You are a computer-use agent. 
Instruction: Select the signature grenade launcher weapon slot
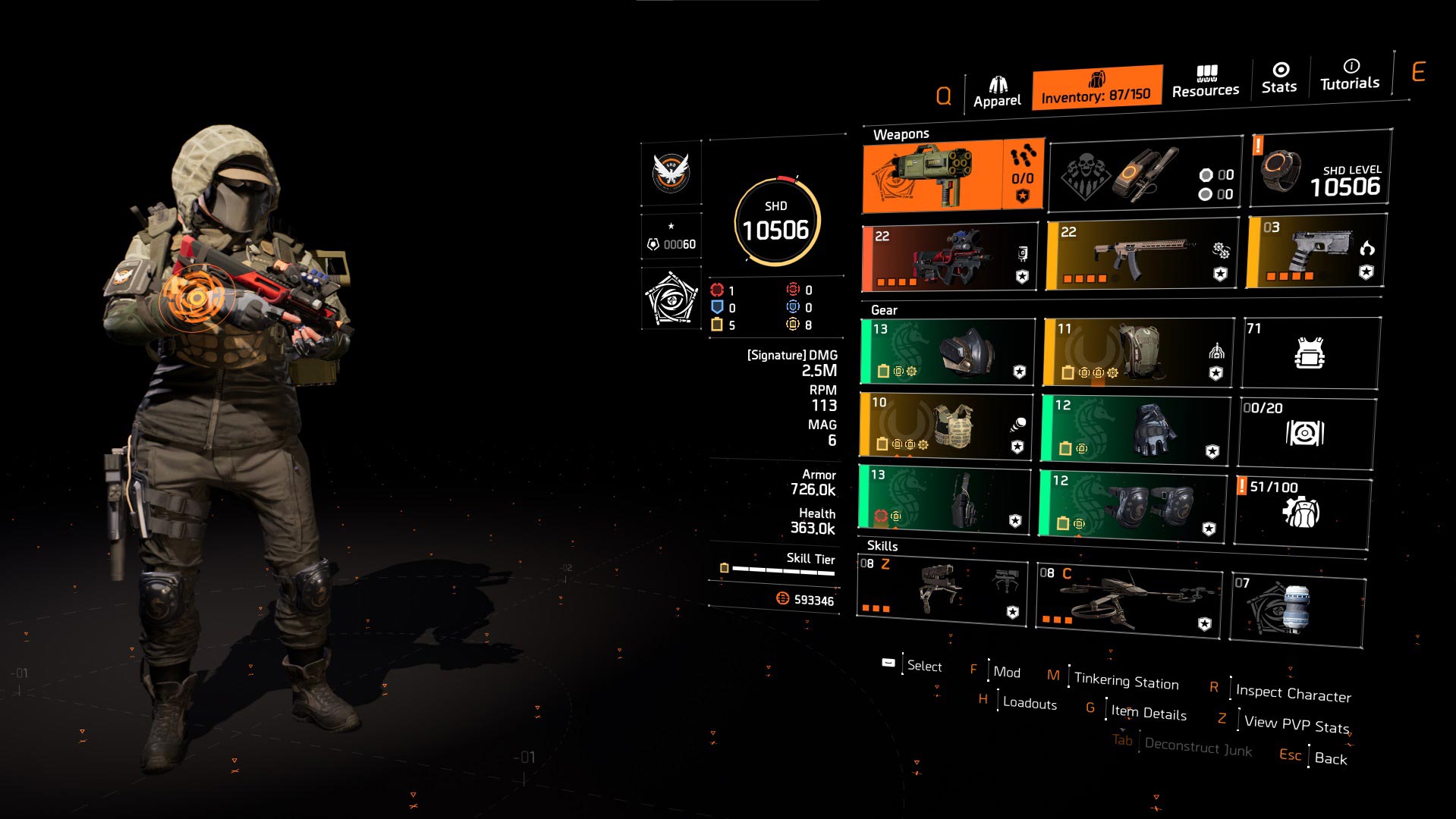pyautogui.click(x=952, y=176)
